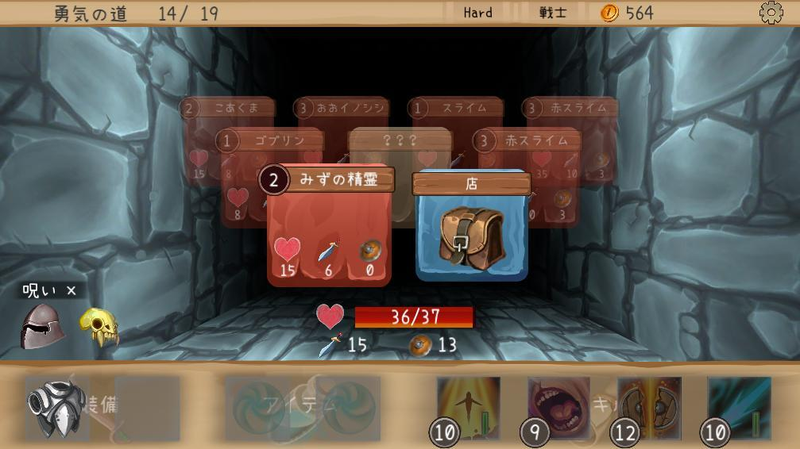Use the screaming mouth skill
The height and width of the screenshot is (449, 800).
(x=558, y=405)
